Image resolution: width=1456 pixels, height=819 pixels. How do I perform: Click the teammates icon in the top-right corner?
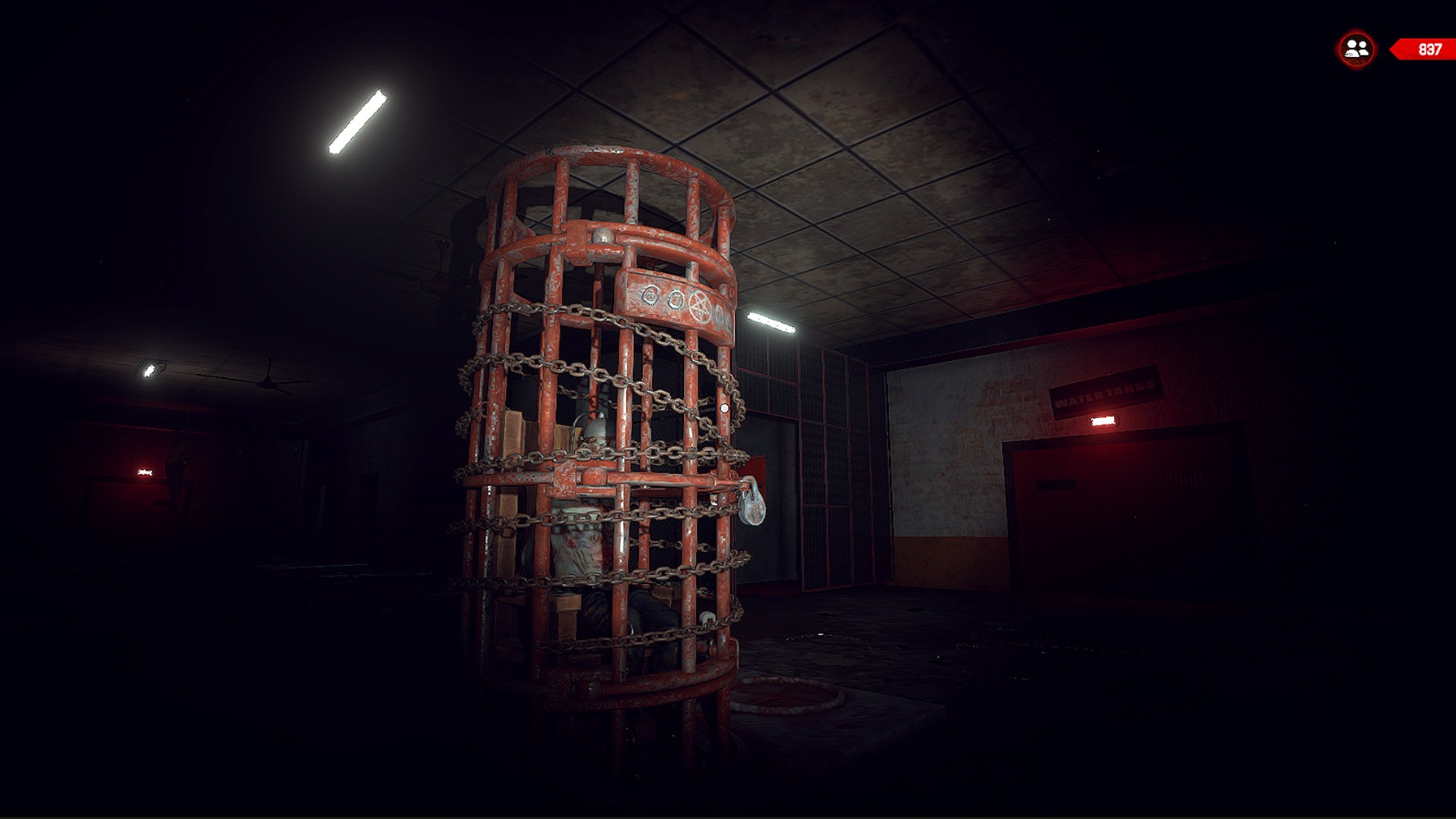pyautogui.click(x=1354, y=49)
